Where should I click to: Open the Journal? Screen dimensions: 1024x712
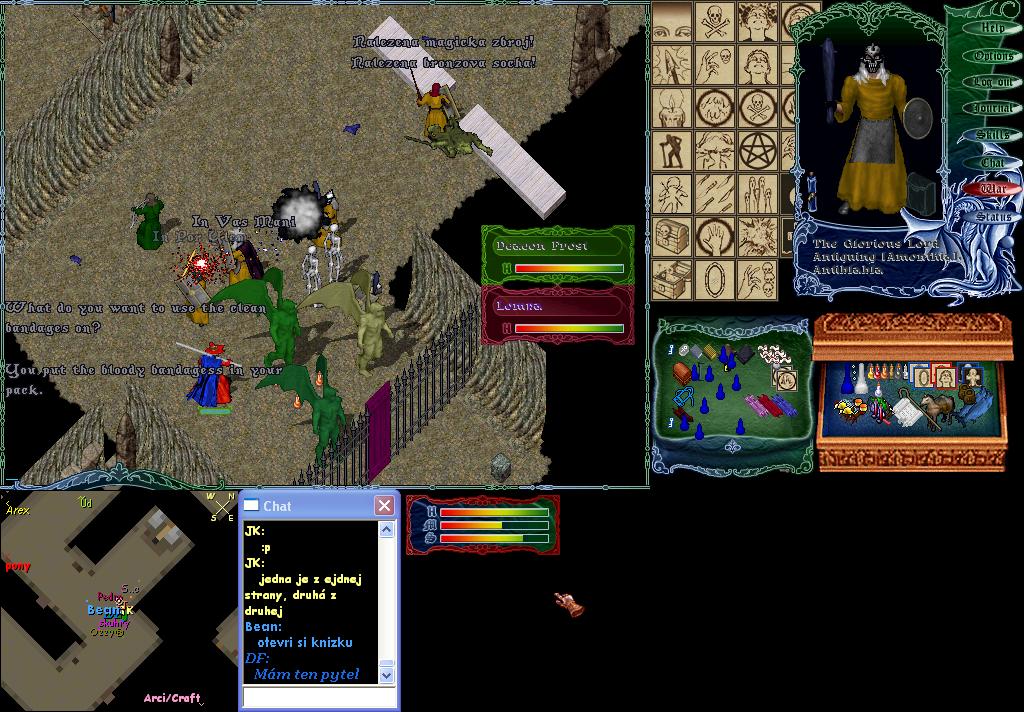[x=992, y=108]
